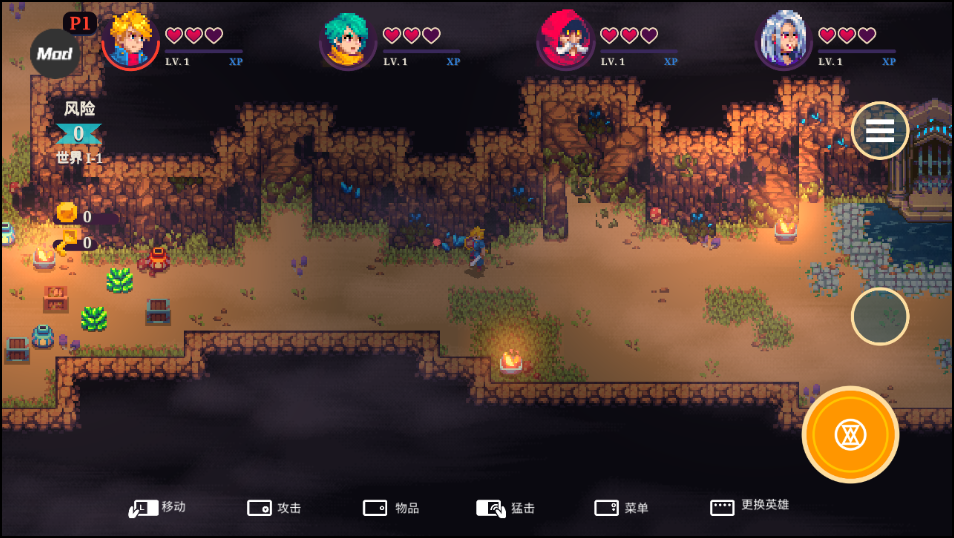Open the hamburger menu button
Image resolution: width=954 pixels, height=538 pixels.
point(880,131)
